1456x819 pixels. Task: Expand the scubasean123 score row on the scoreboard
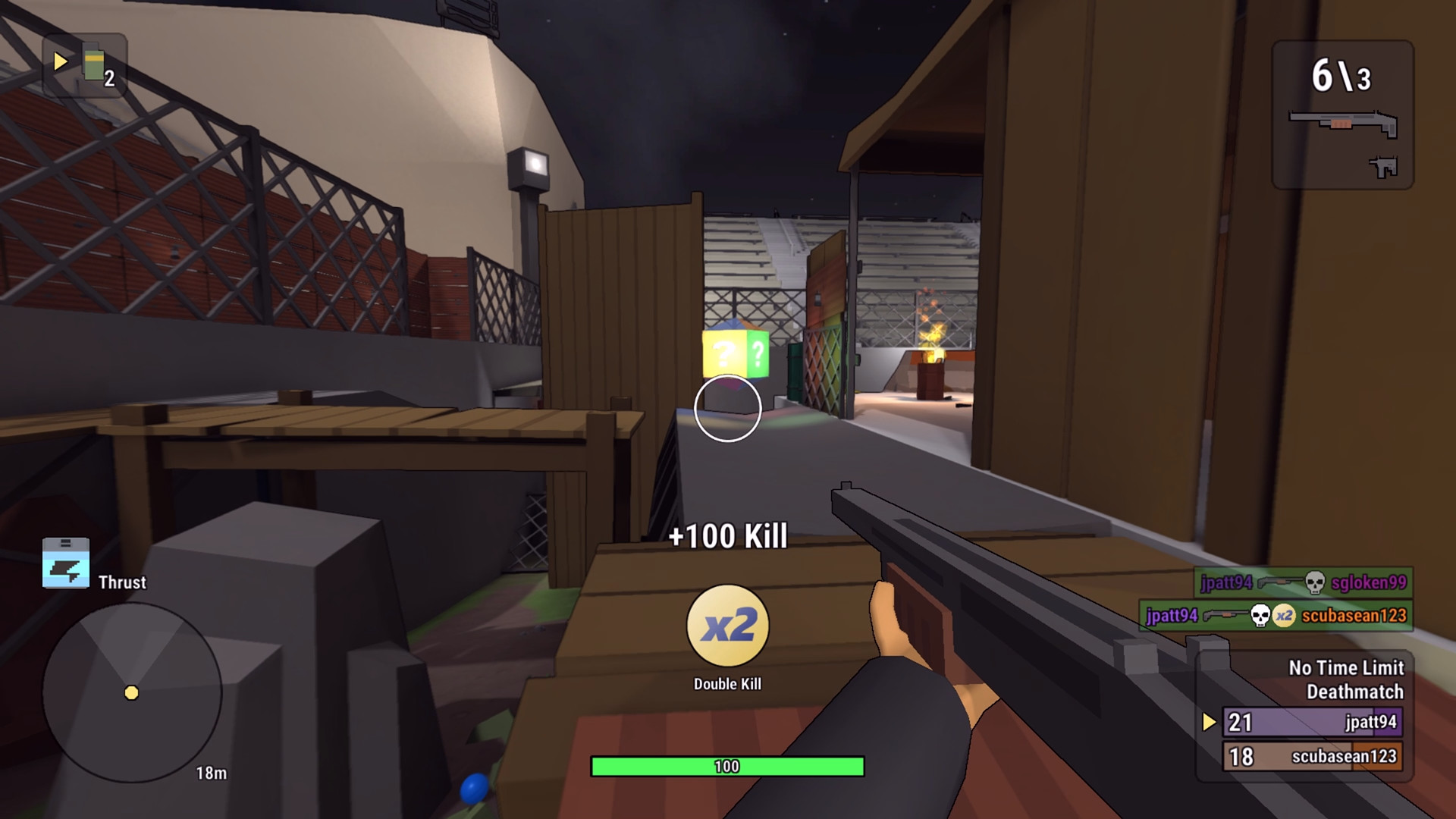click(1312, 756)
